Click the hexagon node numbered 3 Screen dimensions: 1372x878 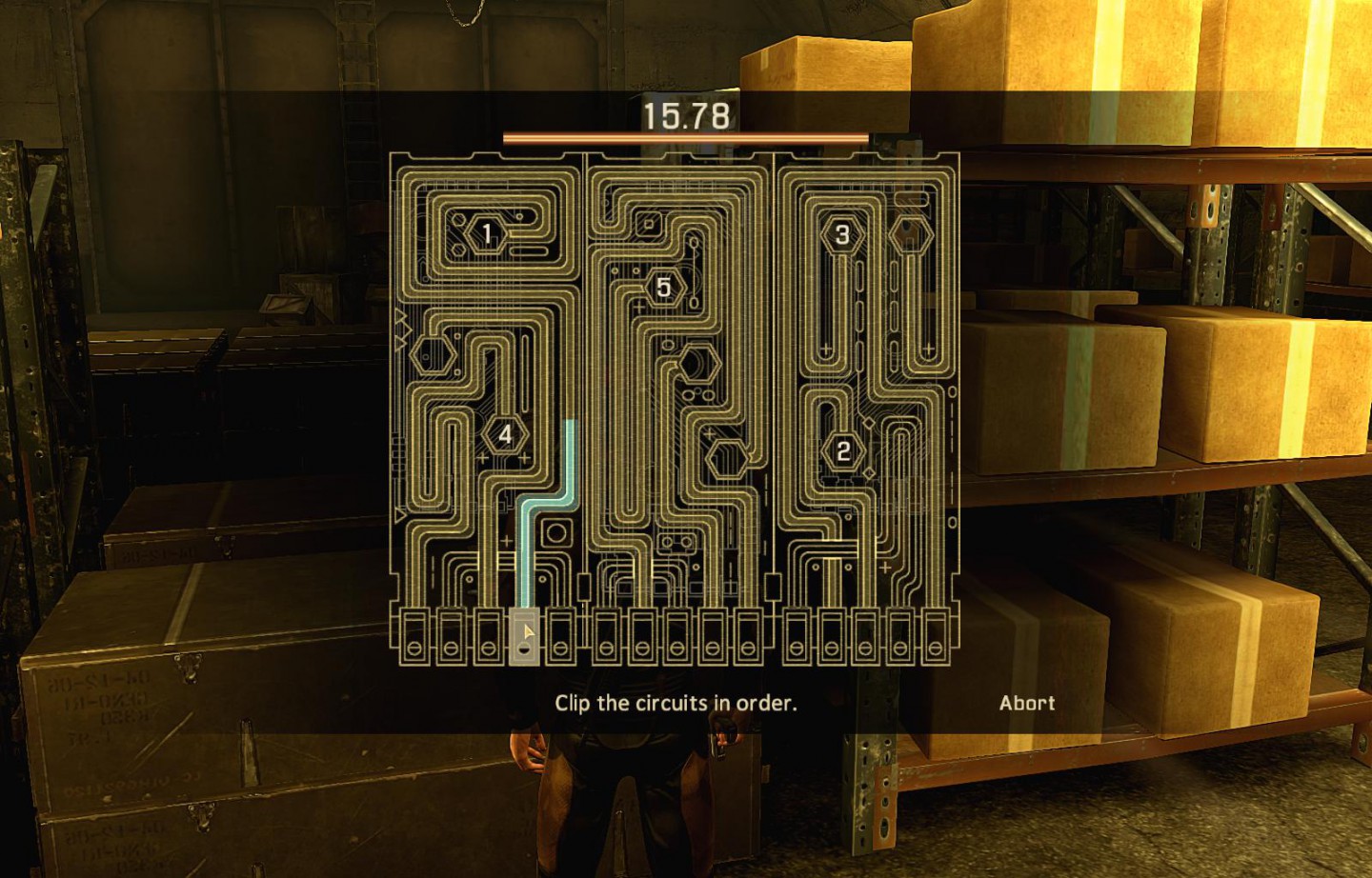point(842,234)
